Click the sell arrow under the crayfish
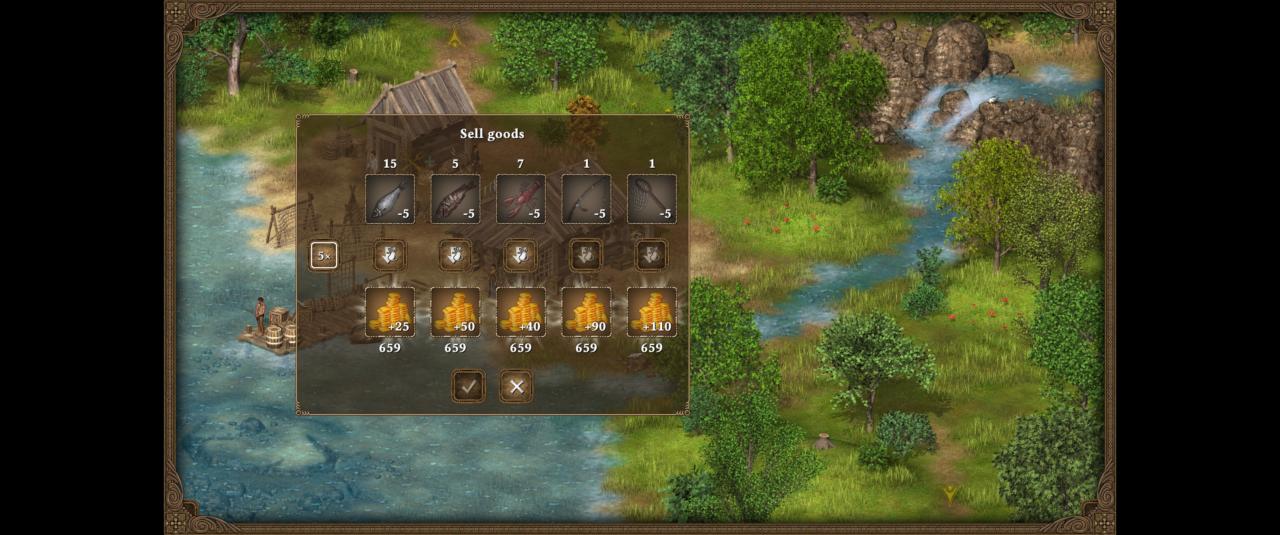Viewport: 1280px width, 535px height. (x=520, y=255)
